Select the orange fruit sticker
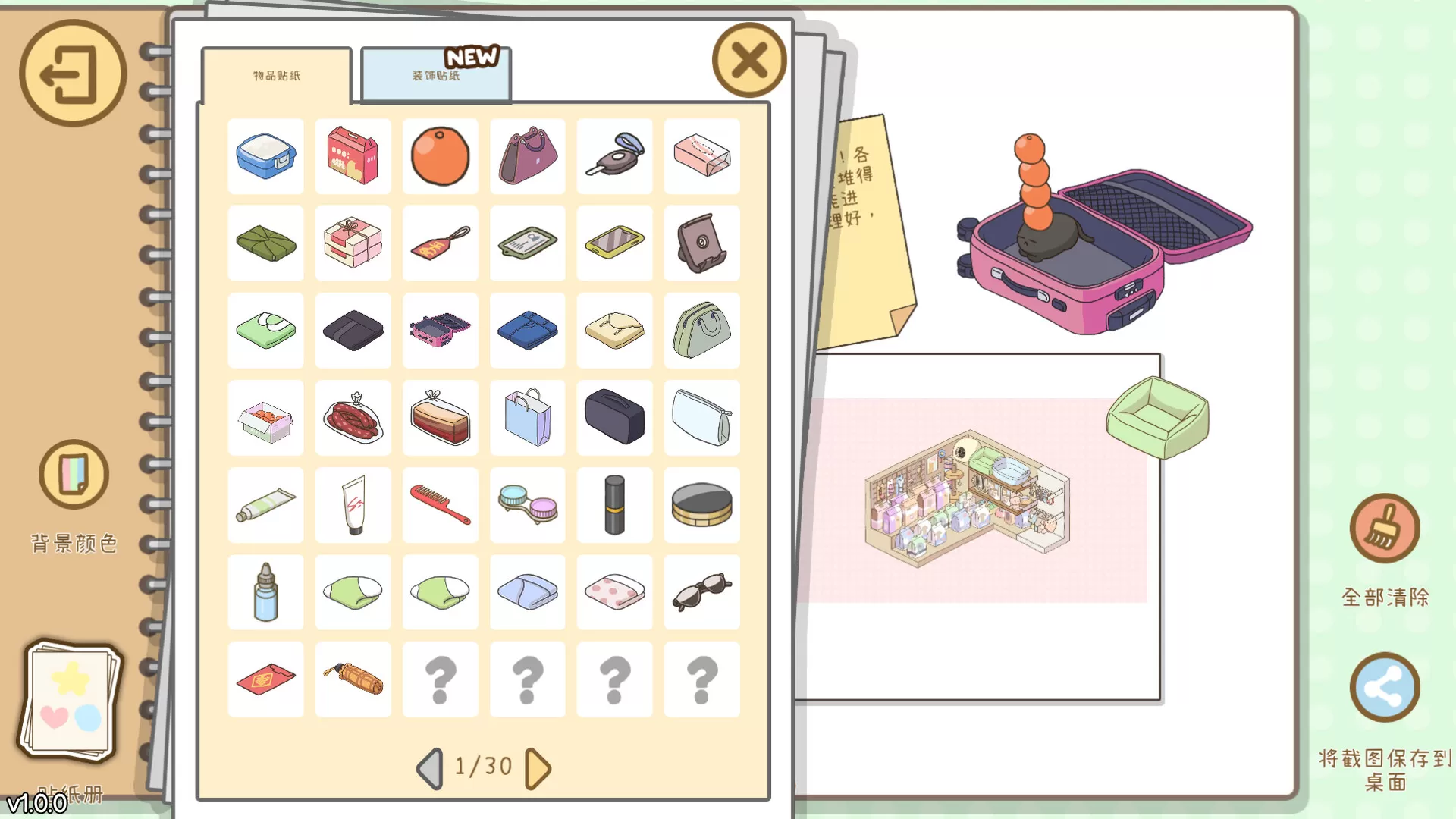 440,157
